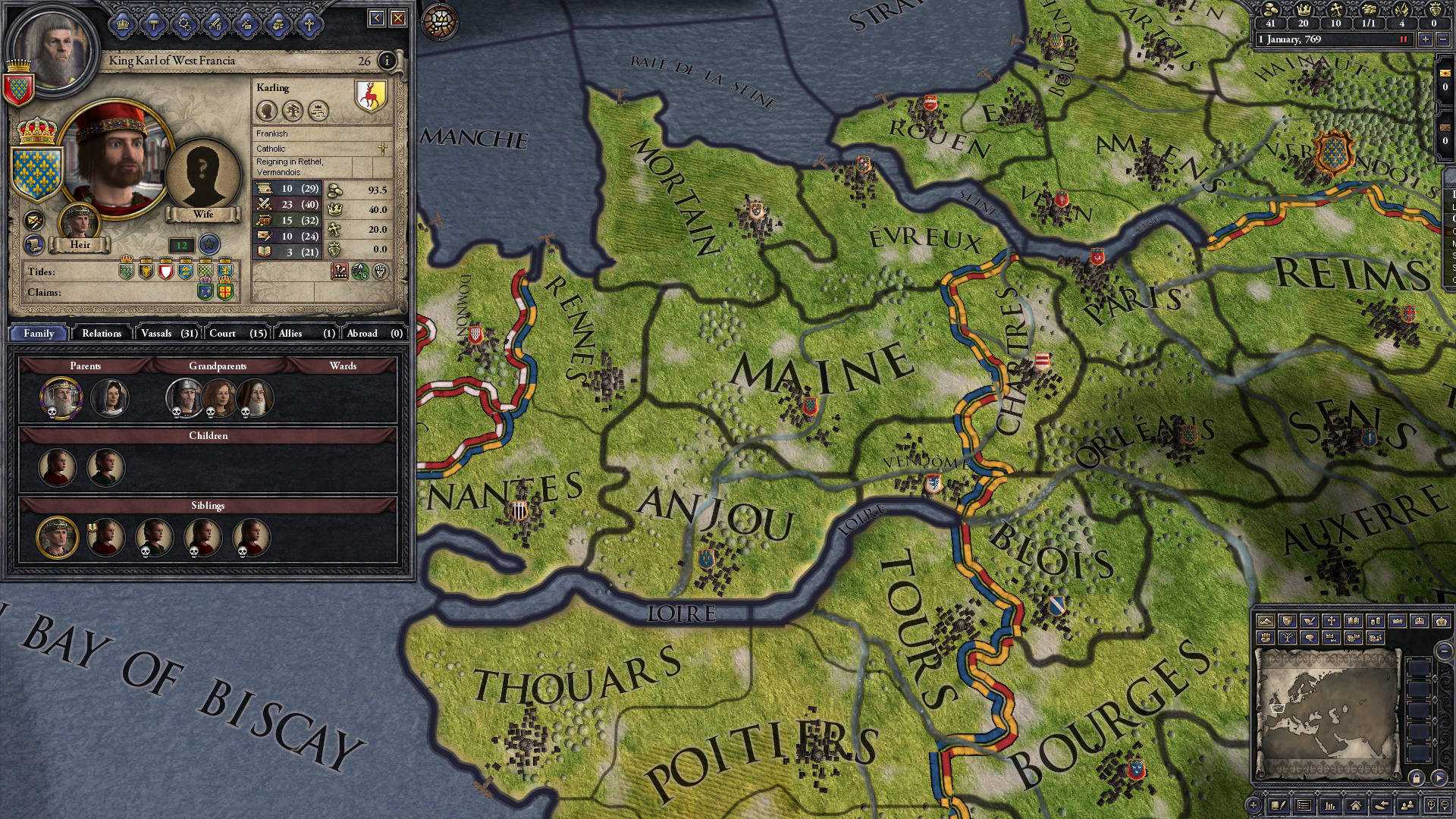Image resolution: width=1456 pixels, height=819 pixels.
Task: Click the Heir button on character panel
Action: pyautogui.click(x=81, y=244)
